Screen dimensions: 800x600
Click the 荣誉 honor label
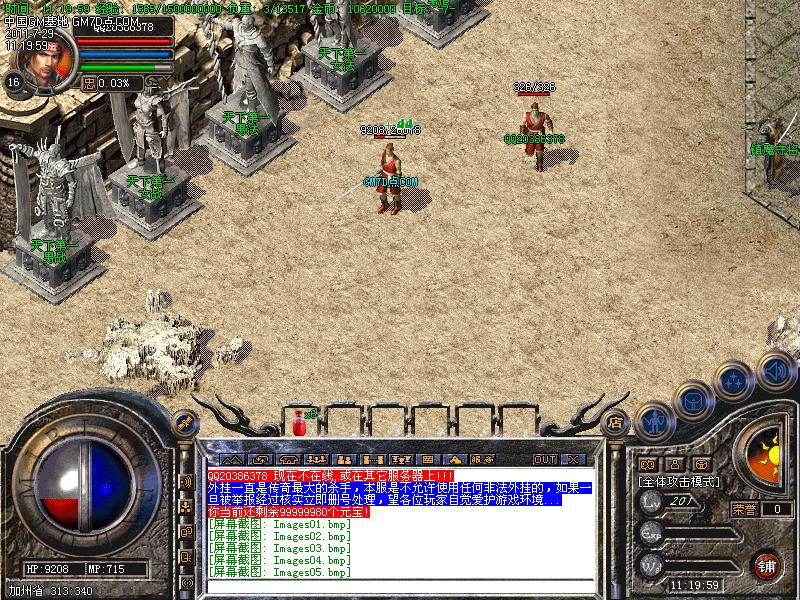coord(743,509)
